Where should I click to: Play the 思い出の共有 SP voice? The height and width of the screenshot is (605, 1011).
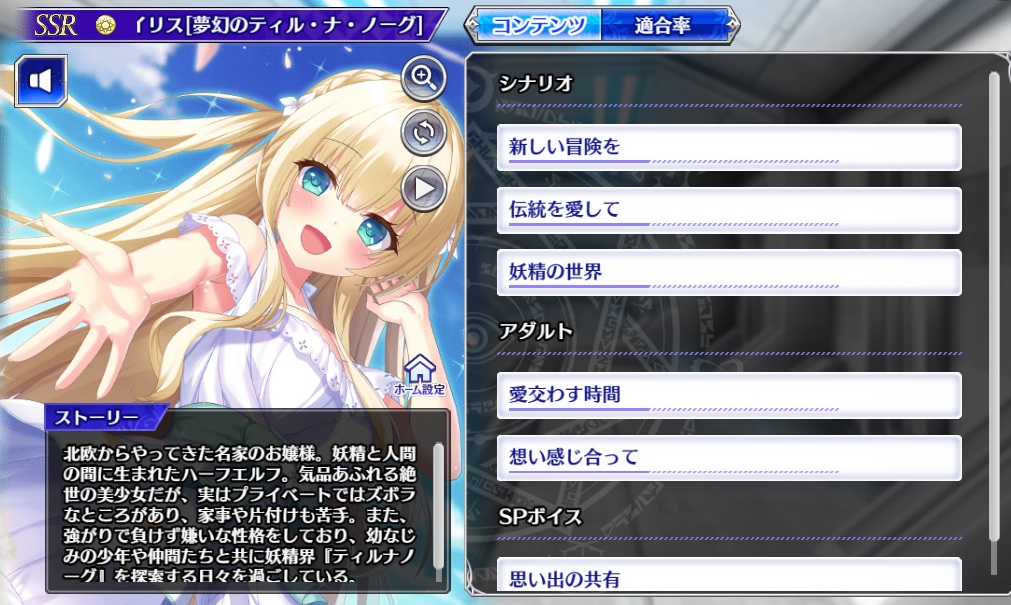point(728,577)
